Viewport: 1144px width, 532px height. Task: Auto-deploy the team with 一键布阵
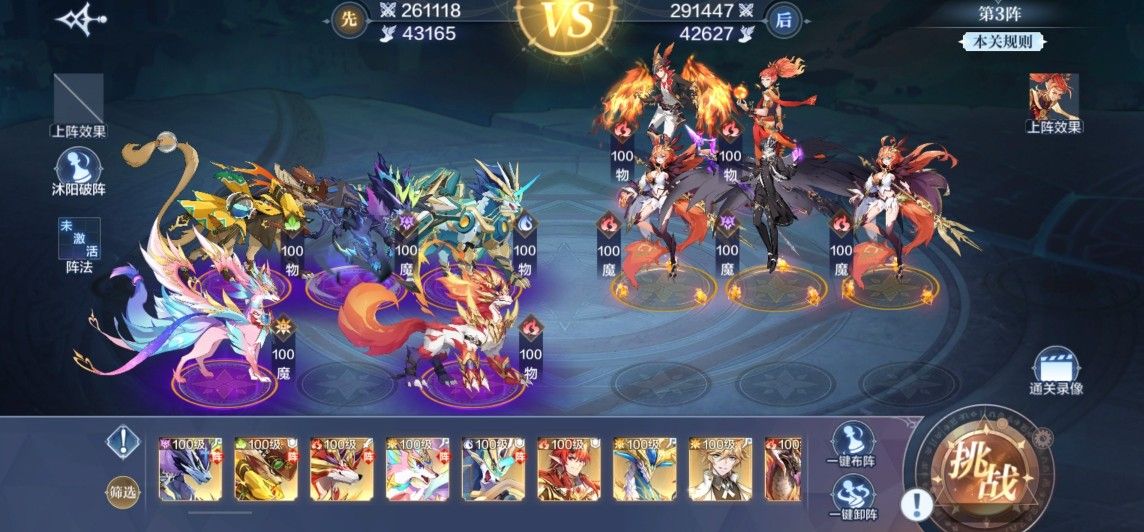pos(852,442)
